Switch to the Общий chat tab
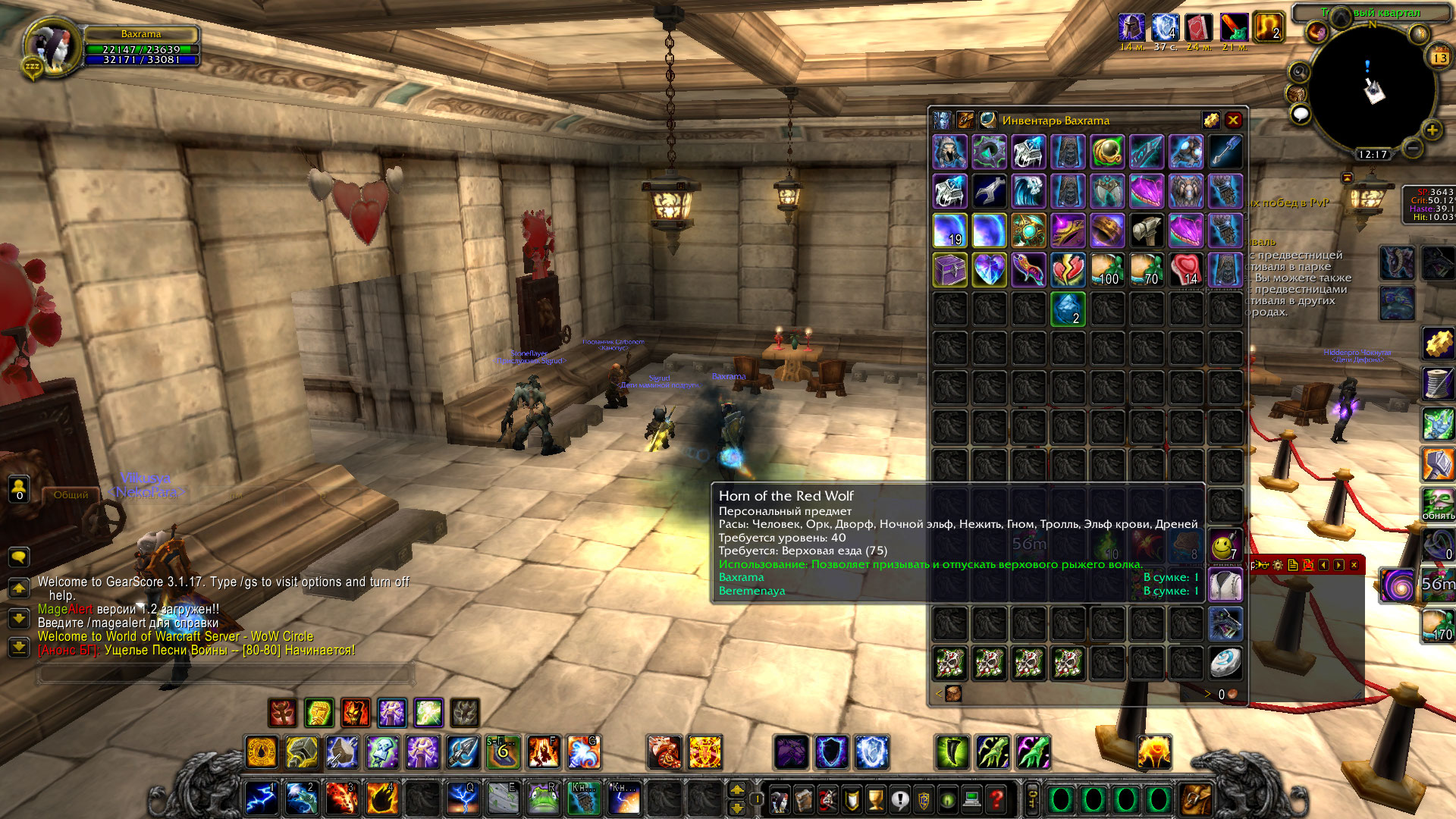This screenshot has width=1456, height=819. coord(71,494)
